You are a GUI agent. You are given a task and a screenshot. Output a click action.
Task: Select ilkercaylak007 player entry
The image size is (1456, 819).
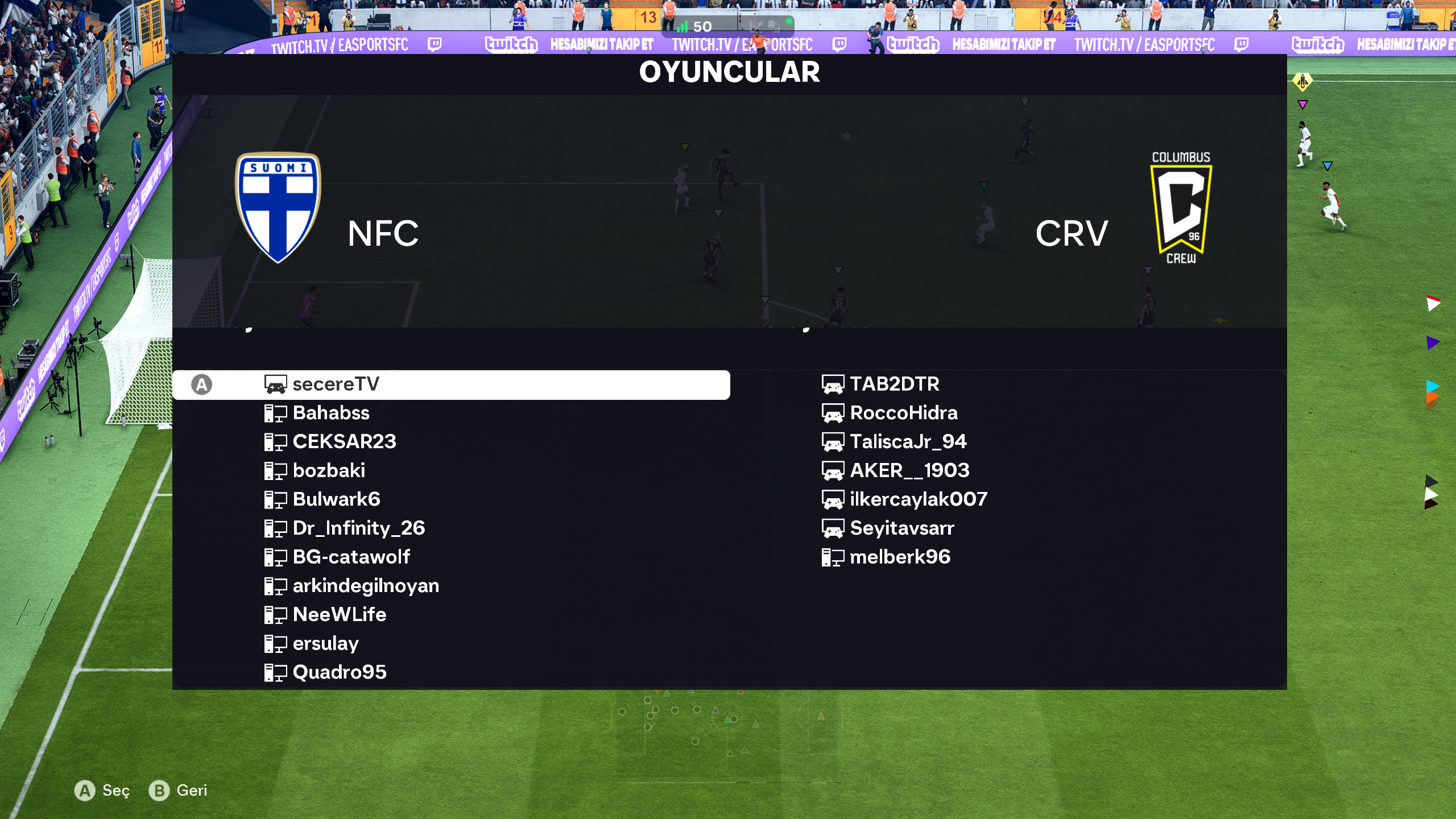pyautogui.click(x=919, y=499)
